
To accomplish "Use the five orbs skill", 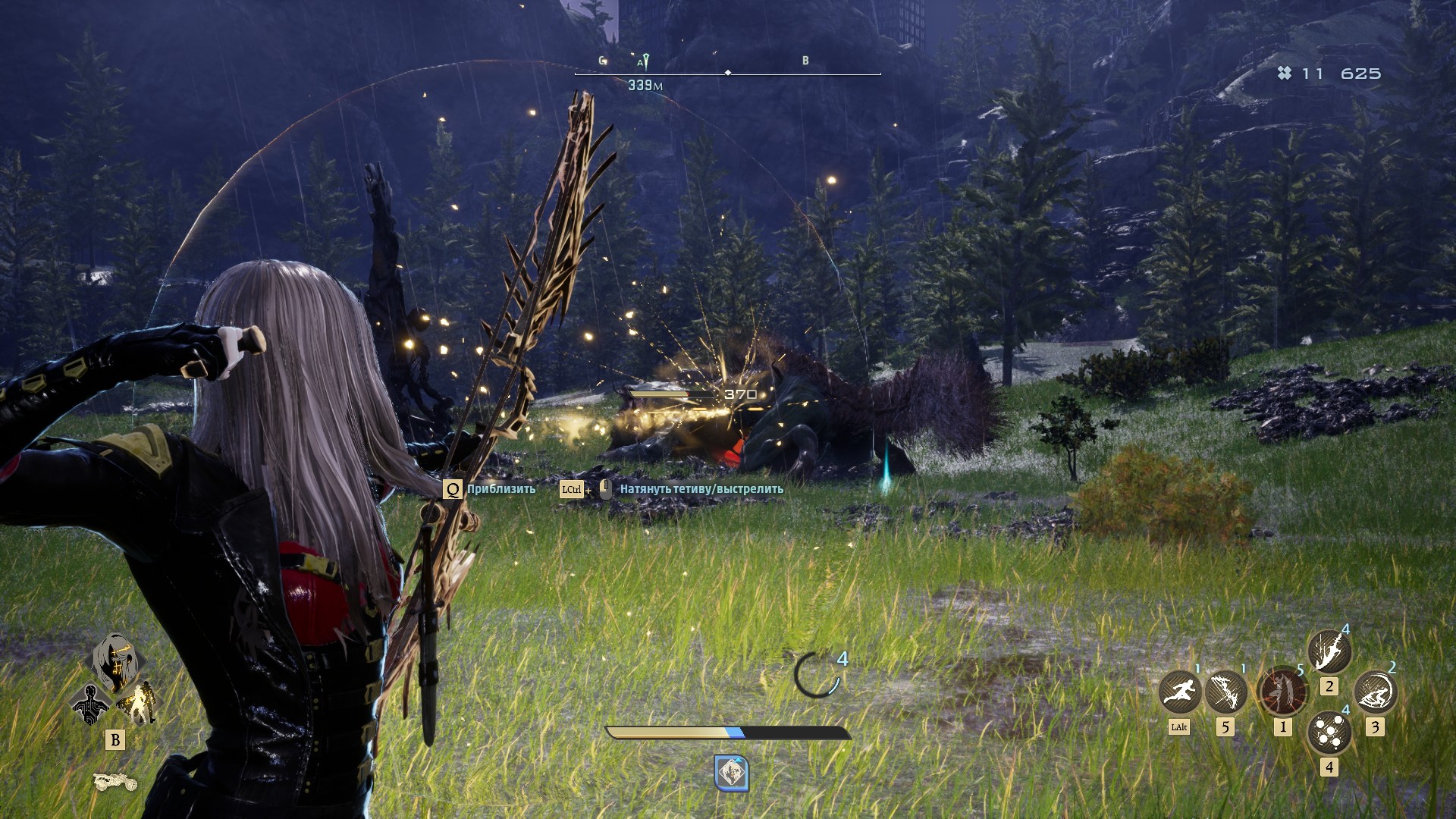I will point(1329,733).
